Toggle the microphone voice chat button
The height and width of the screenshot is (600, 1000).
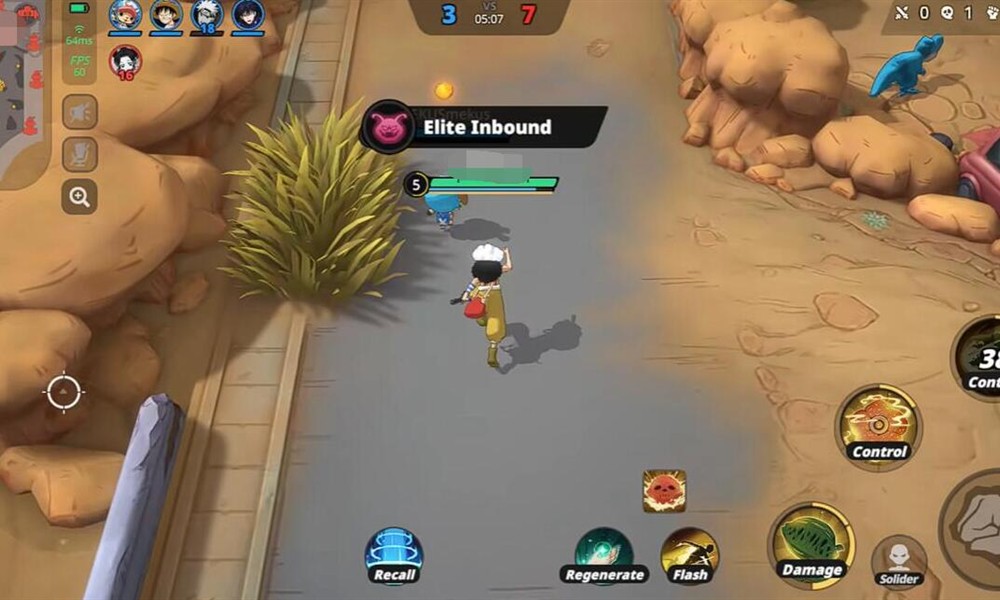coord(80,154)
